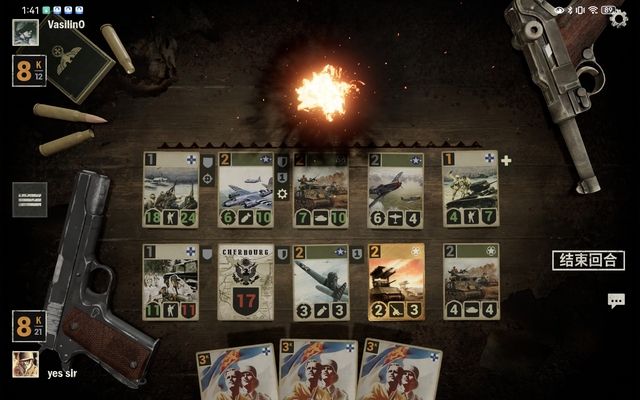The width and height of the screenshot is (640, 400).
Task: Target the enemy 7/10 tank card
Action: click(321, 188)
